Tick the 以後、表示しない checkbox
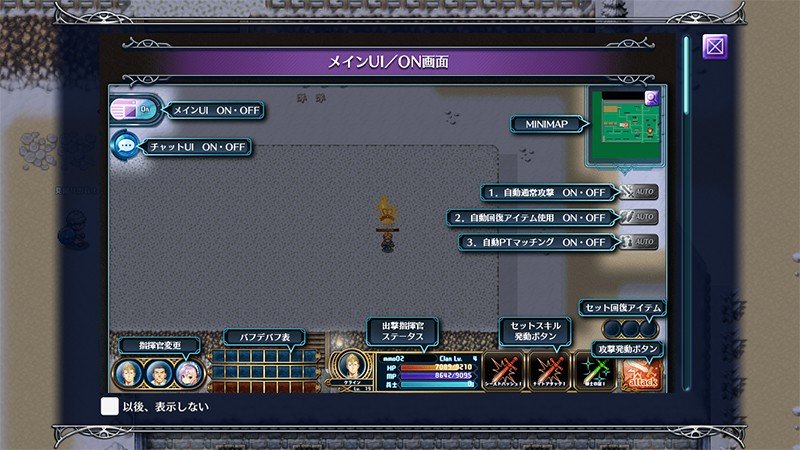Viewport: 800px width, 450px height. pos(110,406)
